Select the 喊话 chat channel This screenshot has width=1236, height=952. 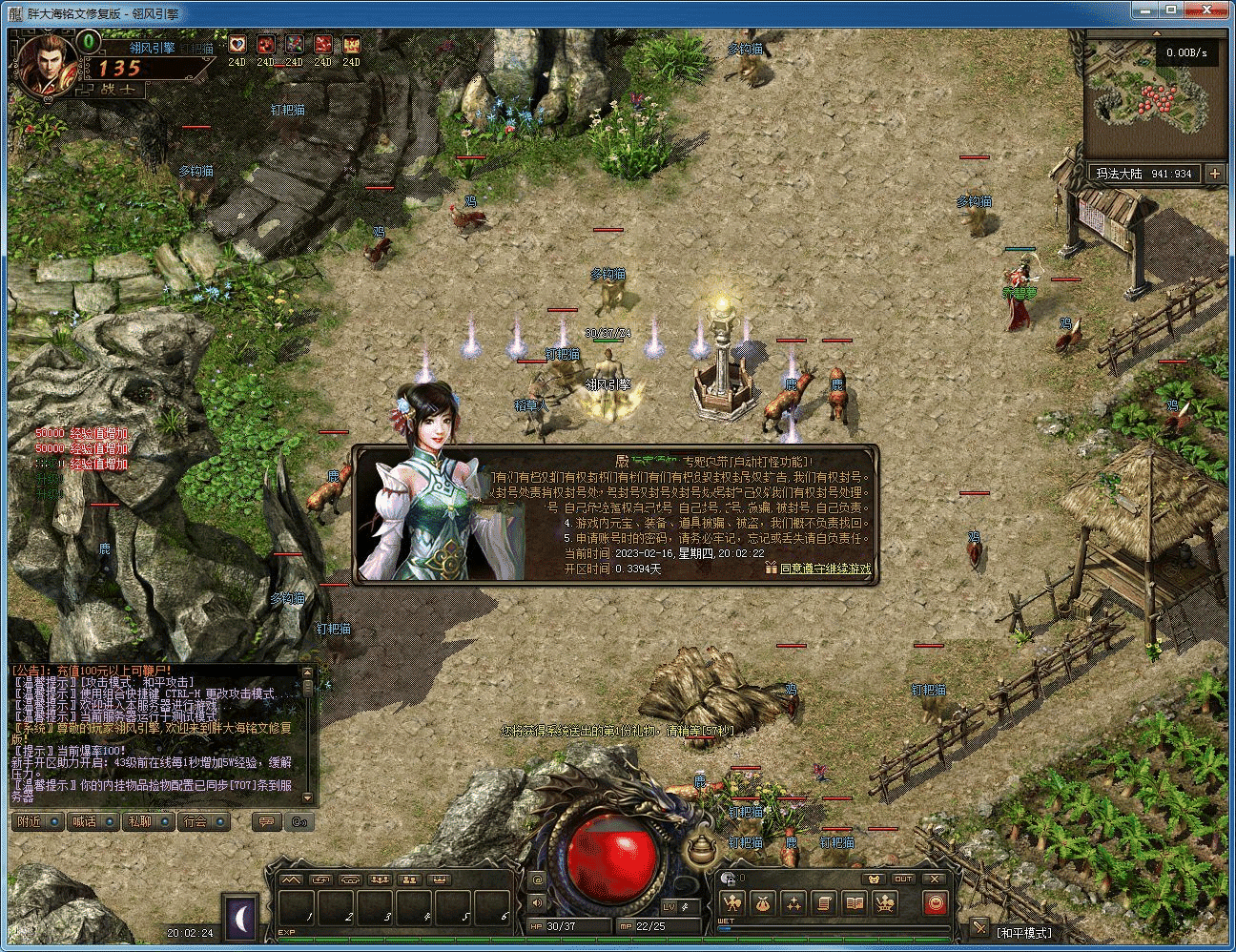click(93, 821)
